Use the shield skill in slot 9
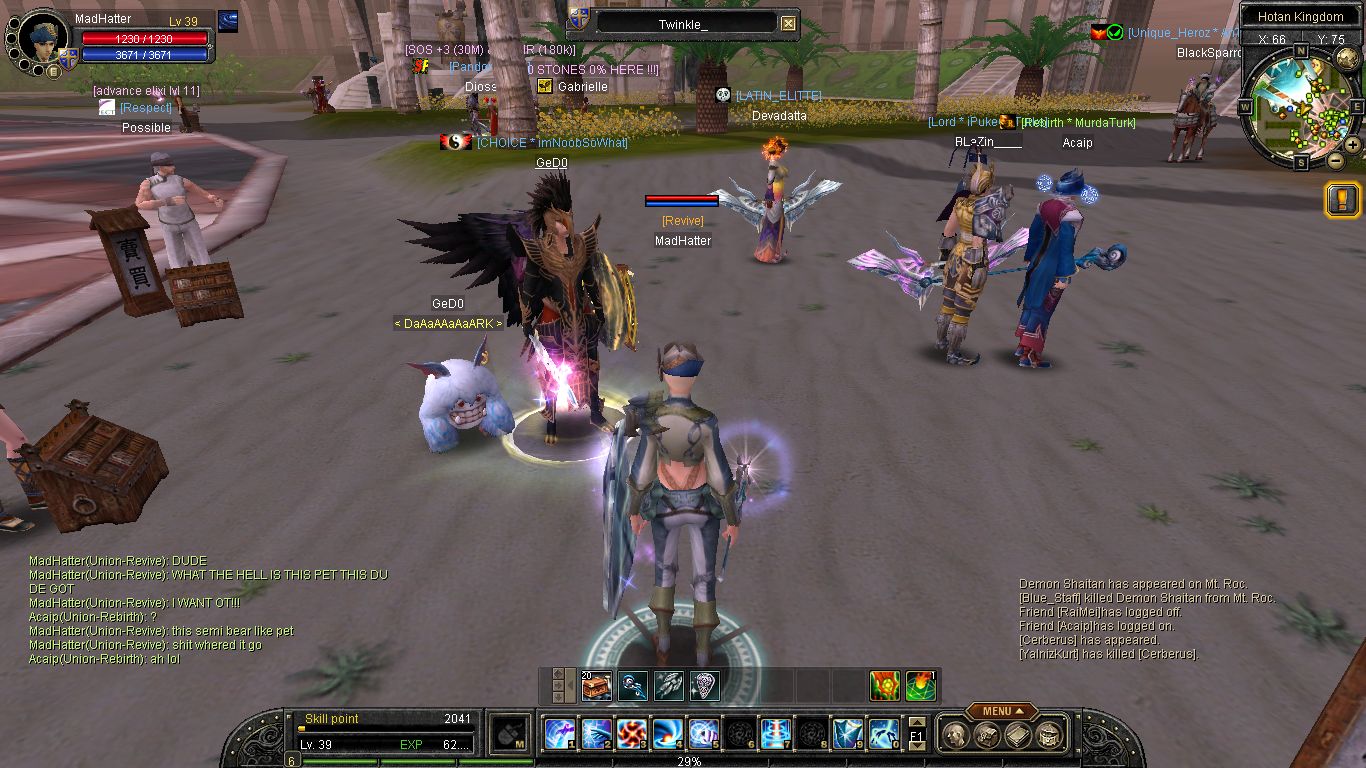 (x=847, y=735)
